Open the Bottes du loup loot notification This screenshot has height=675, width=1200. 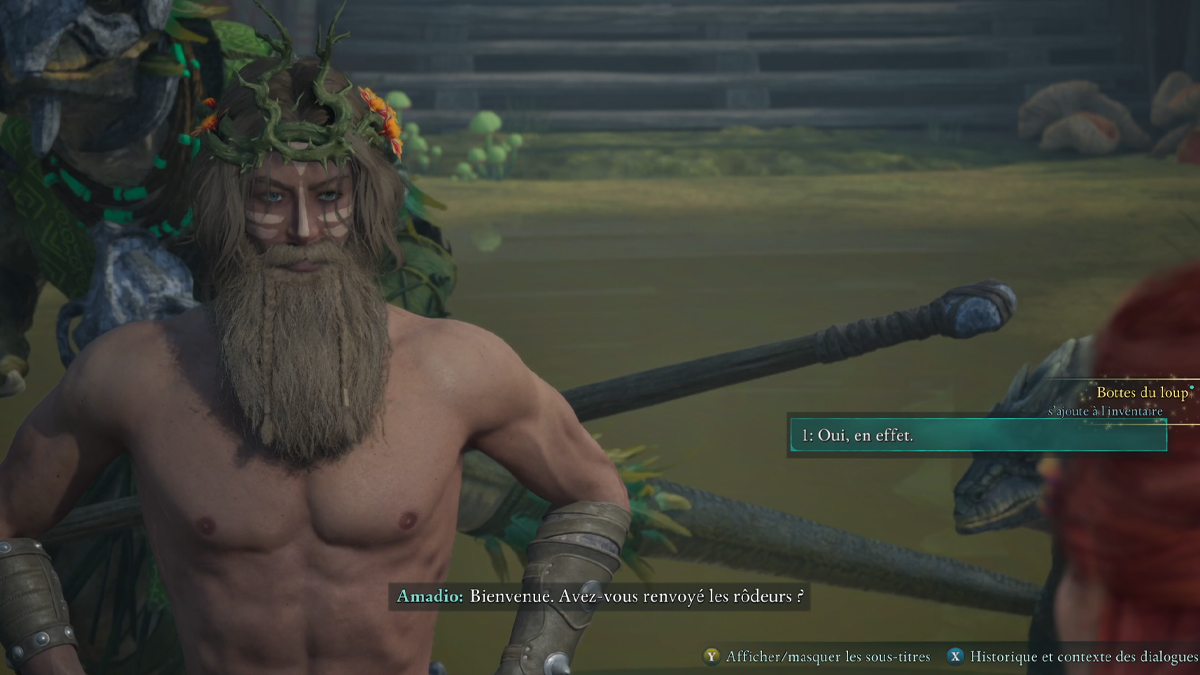coord(1141,394)
